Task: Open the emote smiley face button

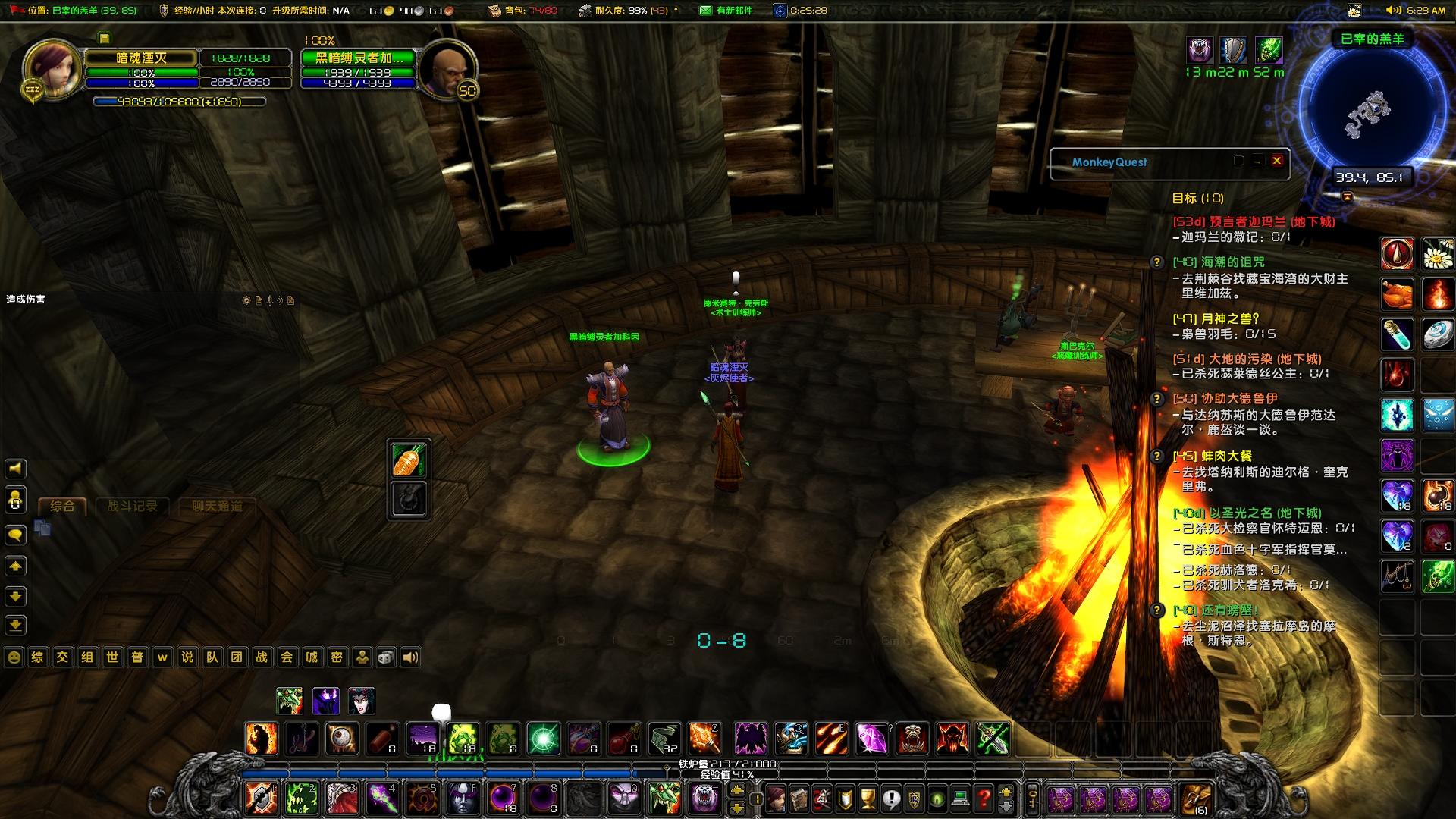Action: tap(14, 657)
